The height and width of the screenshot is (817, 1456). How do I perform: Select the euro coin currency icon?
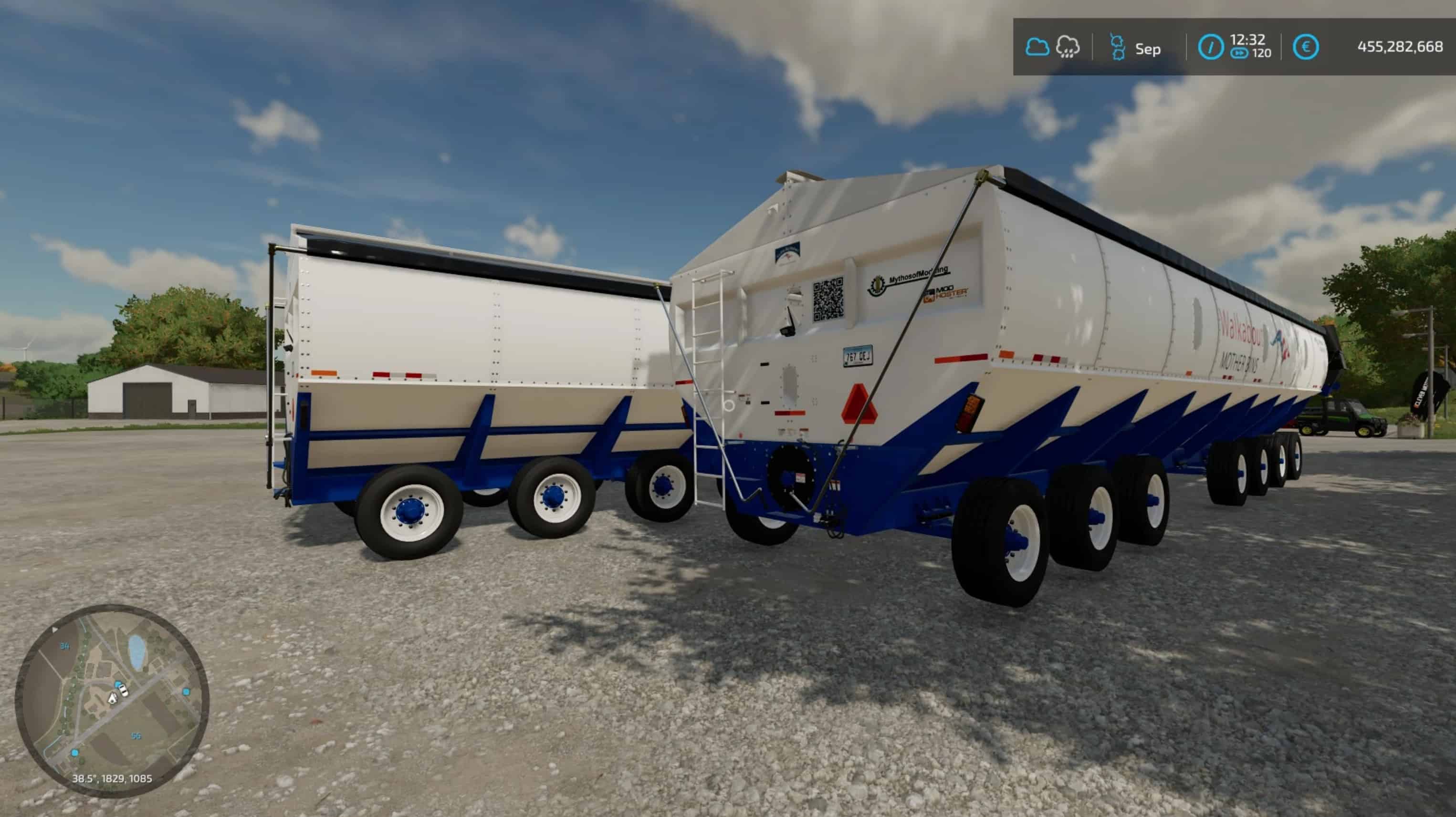1309,46
